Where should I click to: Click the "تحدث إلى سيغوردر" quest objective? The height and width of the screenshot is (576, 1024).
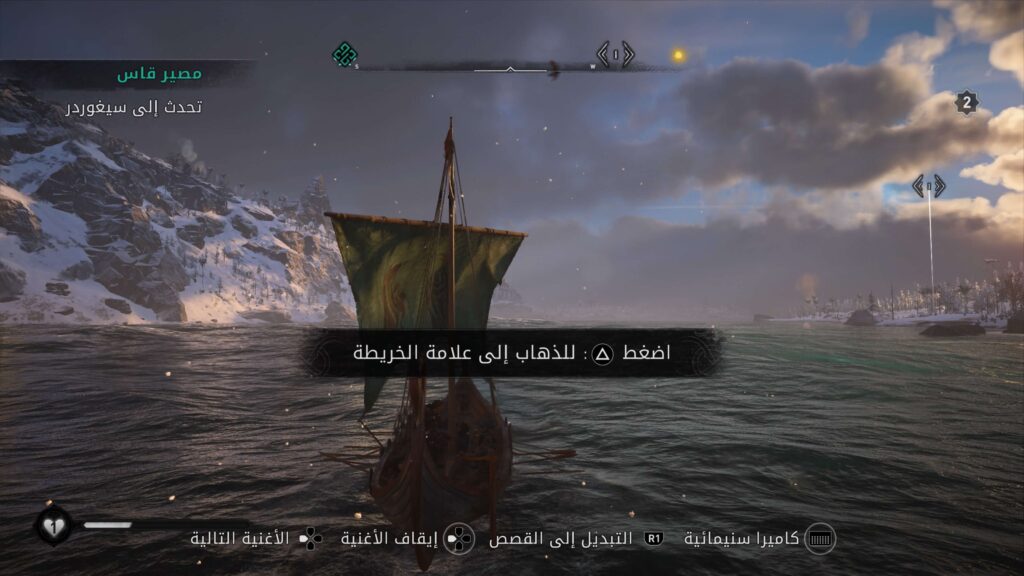tap(134, 106)
